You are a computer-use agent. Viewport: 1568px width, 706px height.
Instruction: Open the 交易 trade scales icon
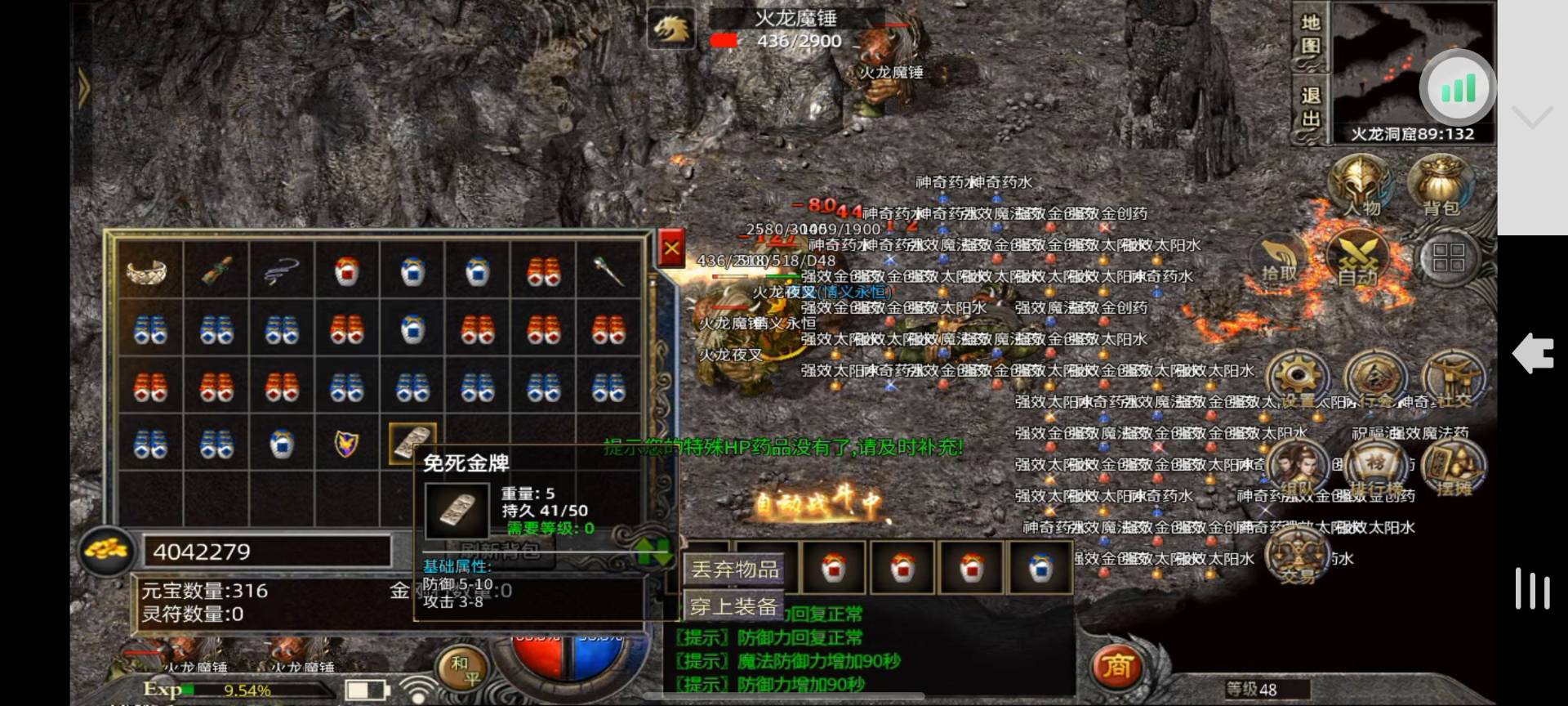point(1297,557)
